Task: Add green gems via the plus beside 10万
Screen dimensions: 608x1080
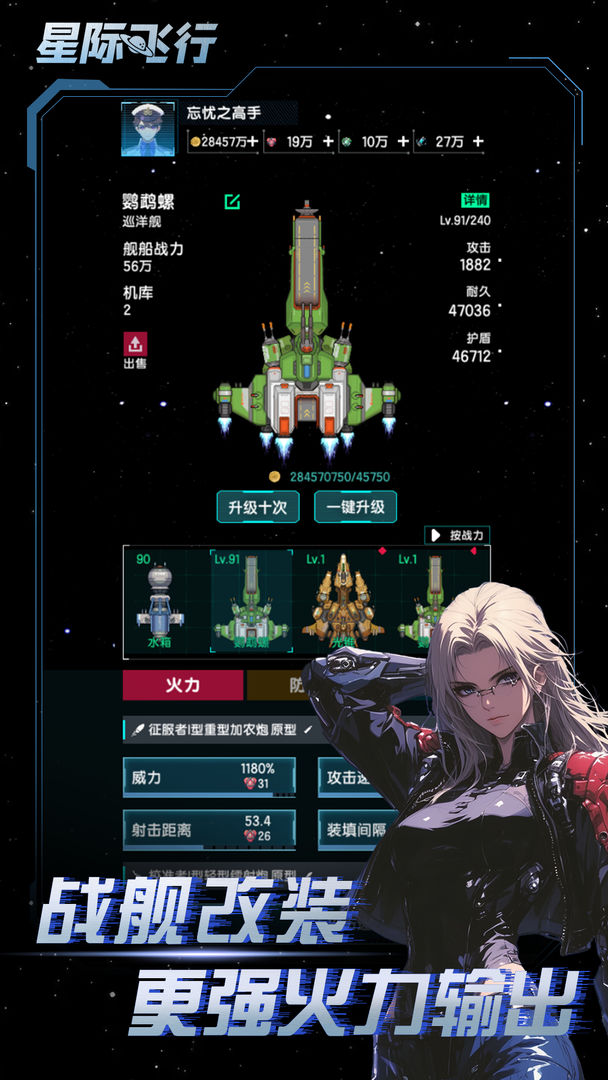Action: (403, 142)
